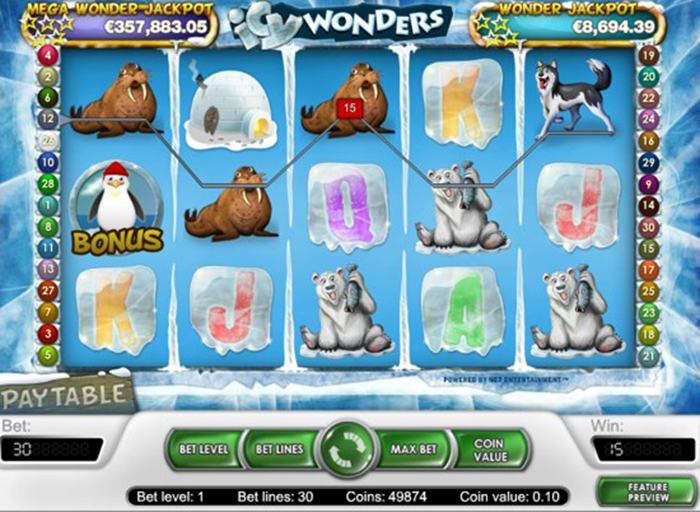Select bet line 27 marker

pyautogui.click(x=48, y=290)
